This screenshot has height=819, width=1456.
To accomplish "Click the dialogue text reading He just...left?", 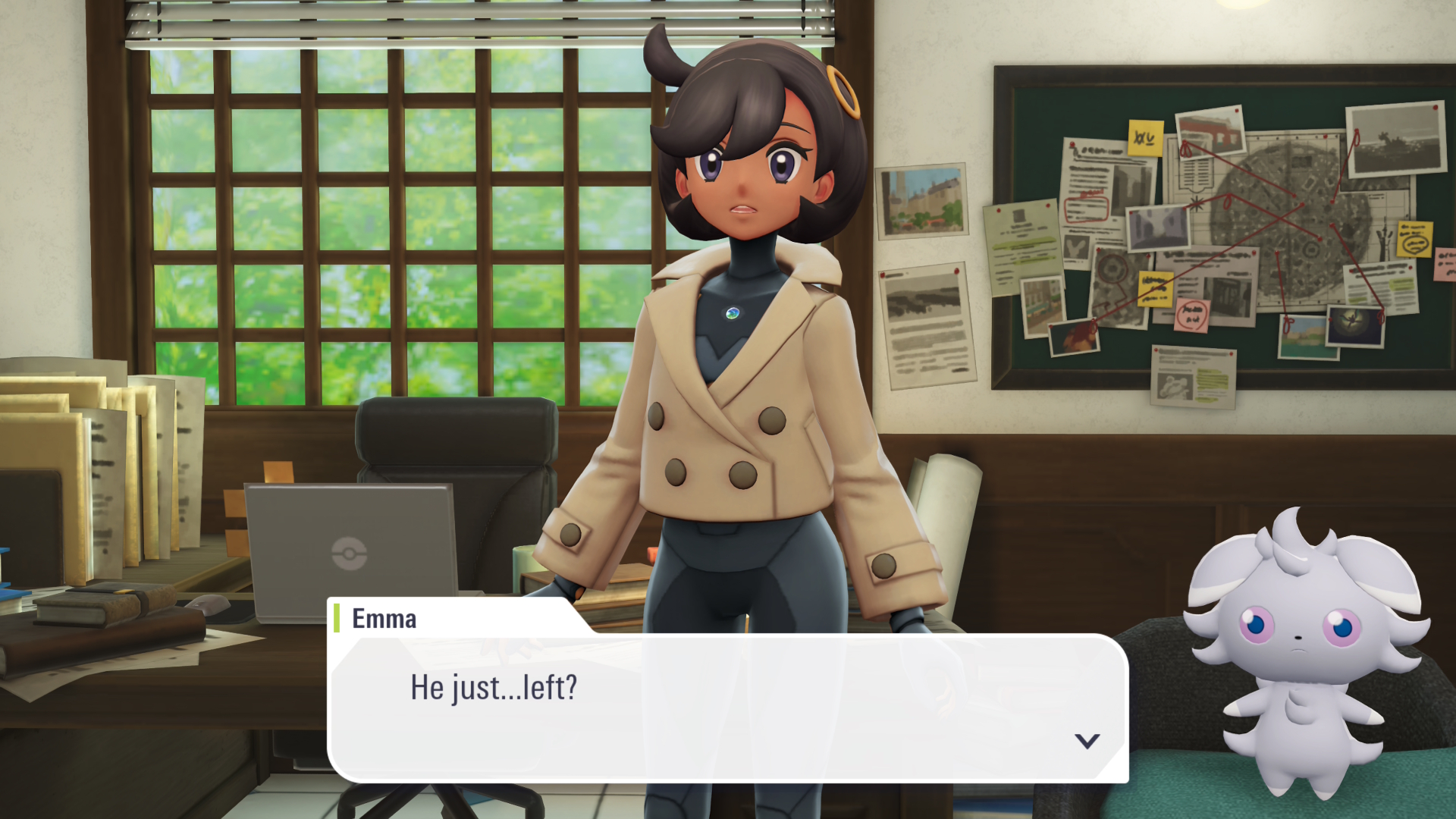I will [x=494, y=689].
